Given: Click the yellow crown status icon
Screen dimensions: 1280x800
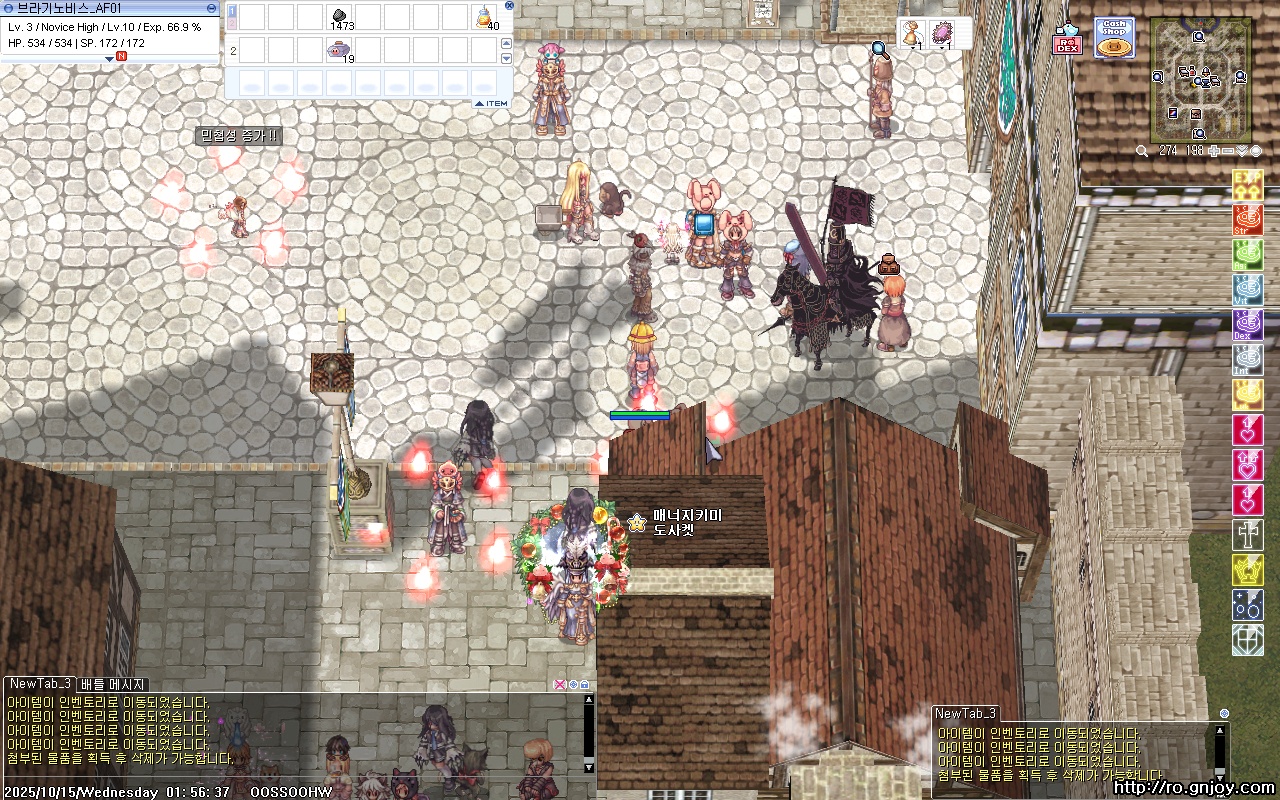Looking at the screenshot, I should coord(1247,569).
